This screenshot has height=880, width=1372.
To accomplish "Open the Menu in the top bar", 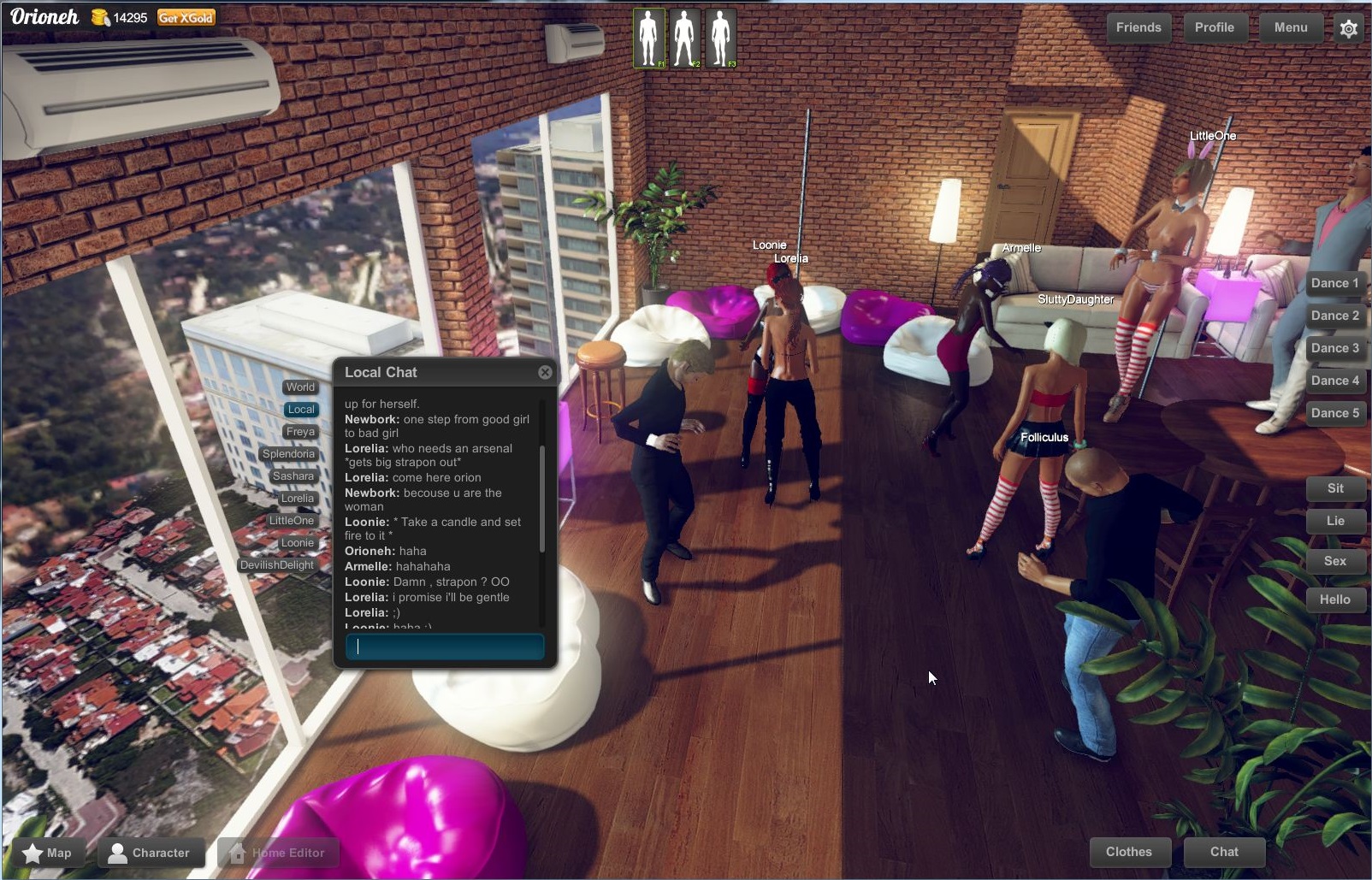I will tap(1290, 27).
